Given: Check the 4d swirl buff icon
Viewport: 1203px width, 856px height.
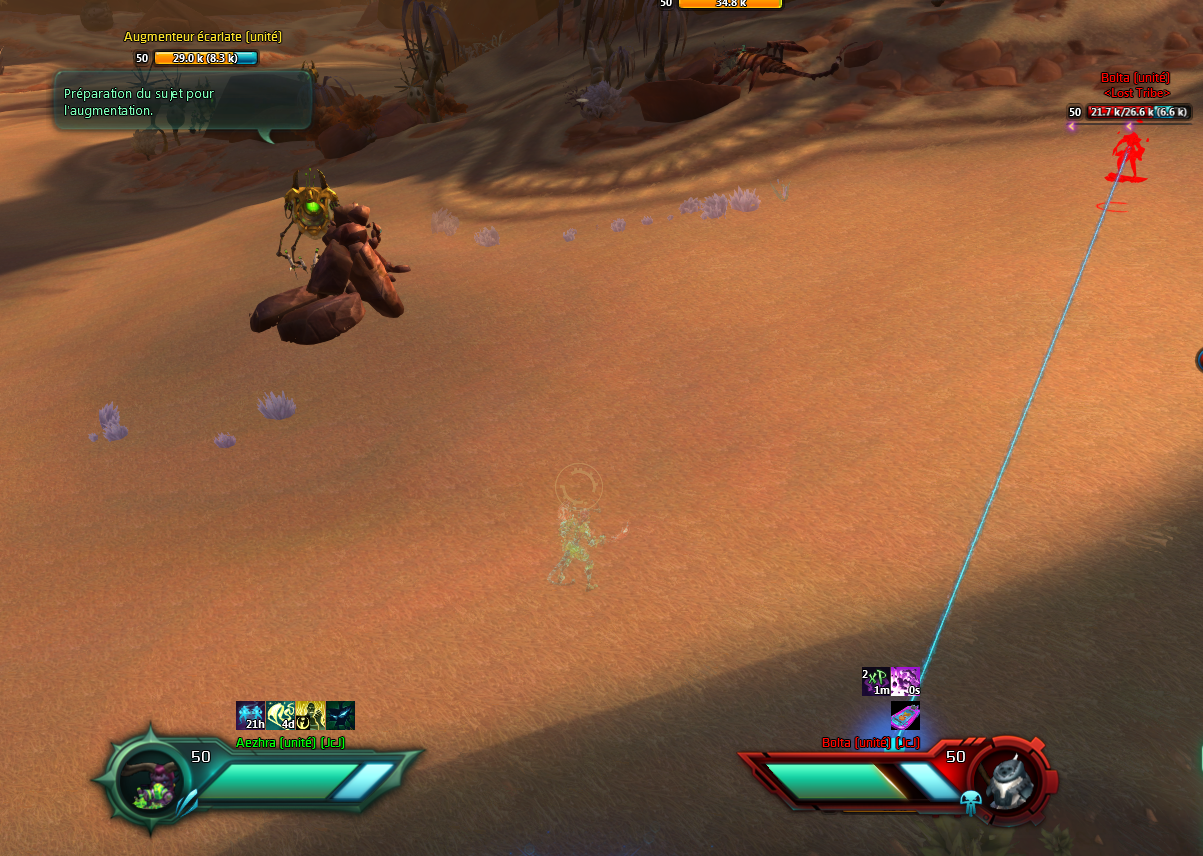Looking at the screenshot, I should click(280, 715).
